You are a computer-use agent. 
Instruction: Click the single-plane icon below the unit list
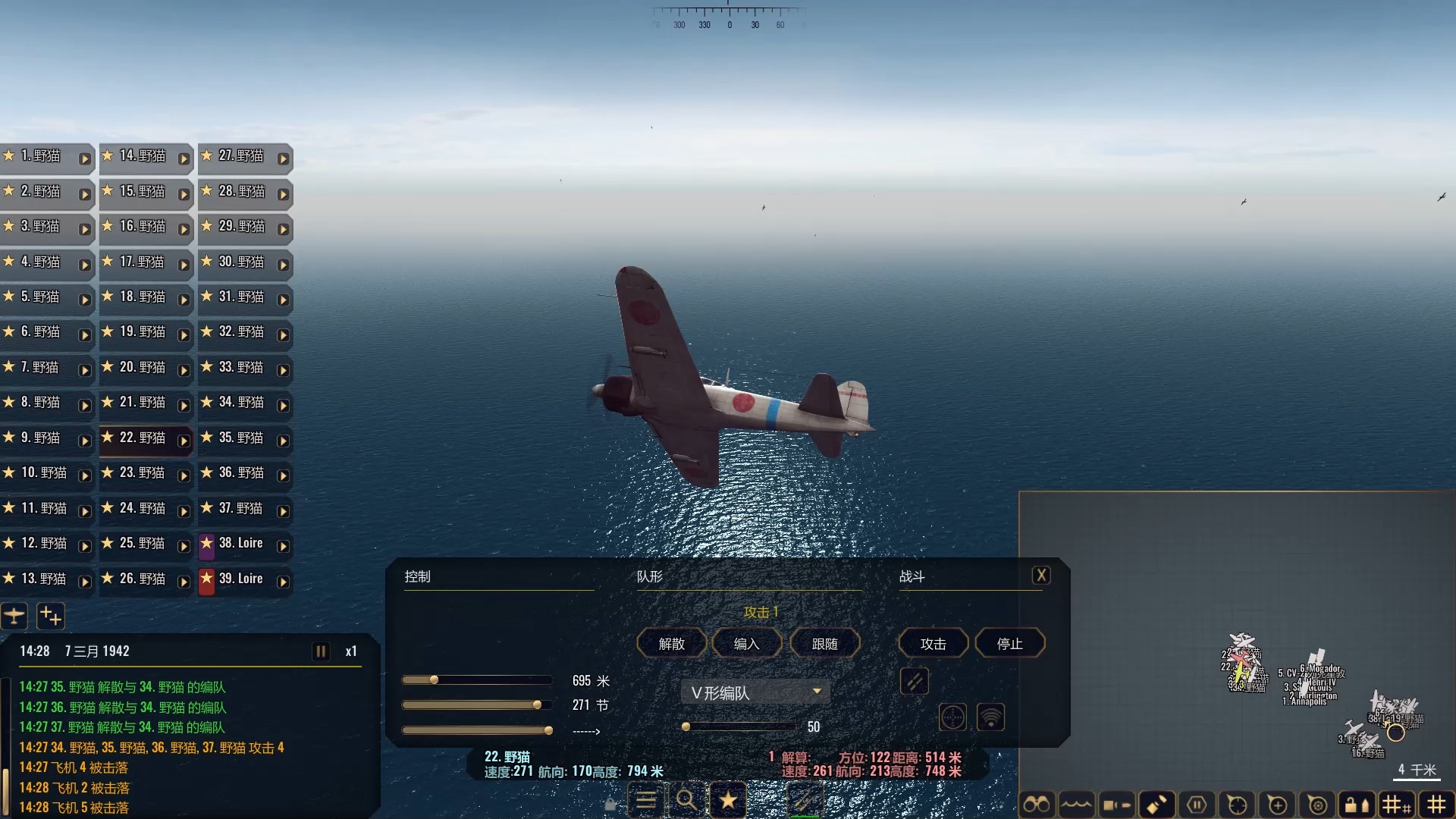(14, 616)
